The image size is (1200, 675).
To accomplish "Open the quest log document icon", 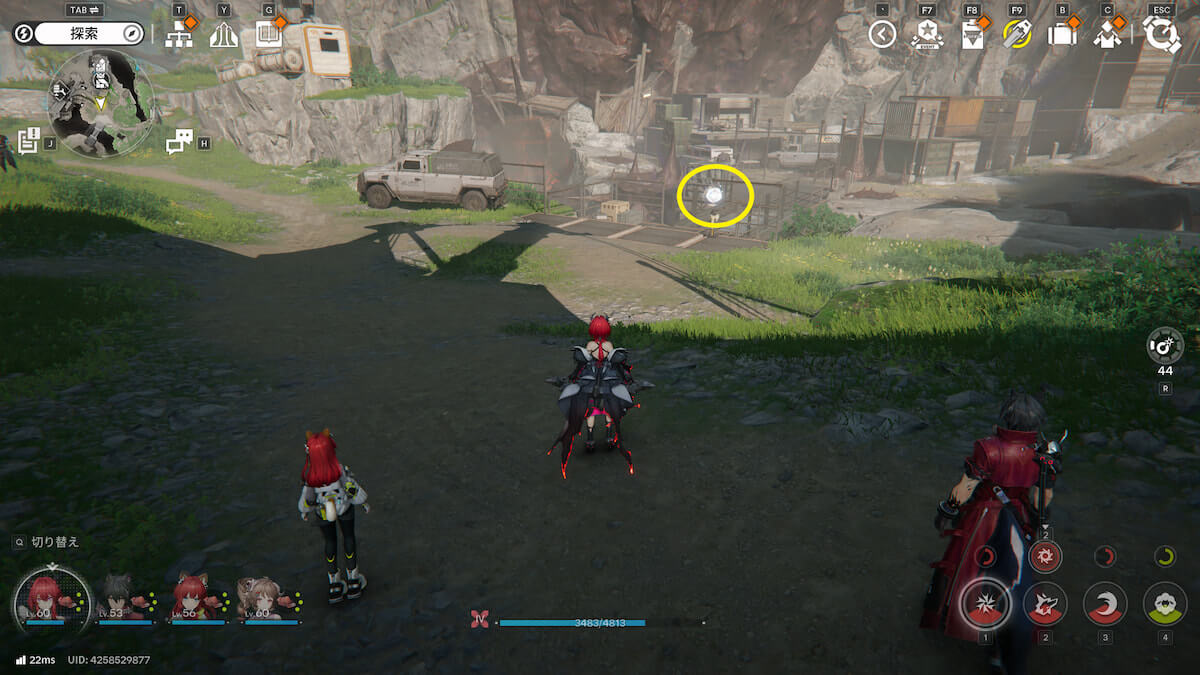I will click(28, 142).
